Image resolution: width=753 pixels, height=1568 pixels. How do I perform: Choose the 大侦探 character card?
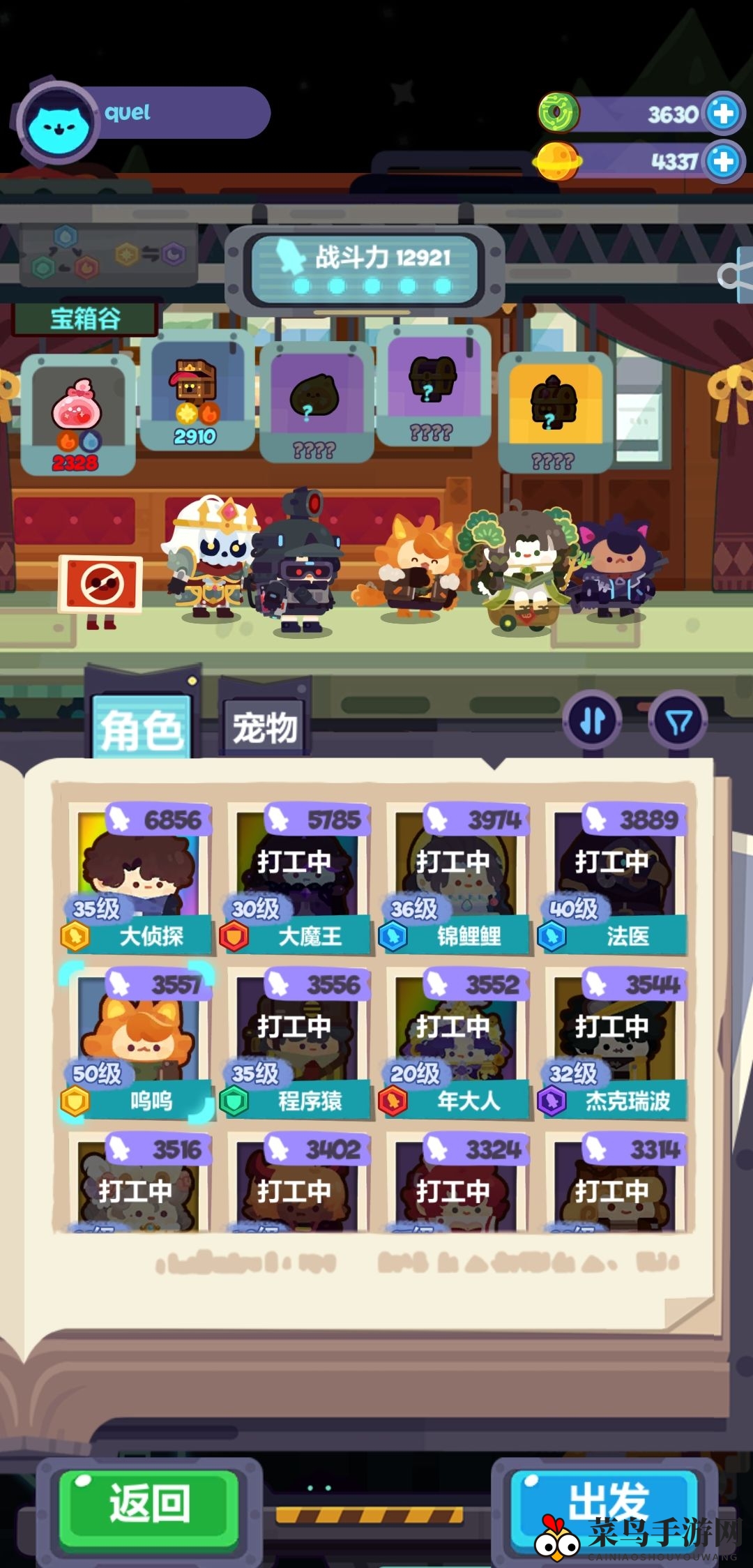coord(137,879)
